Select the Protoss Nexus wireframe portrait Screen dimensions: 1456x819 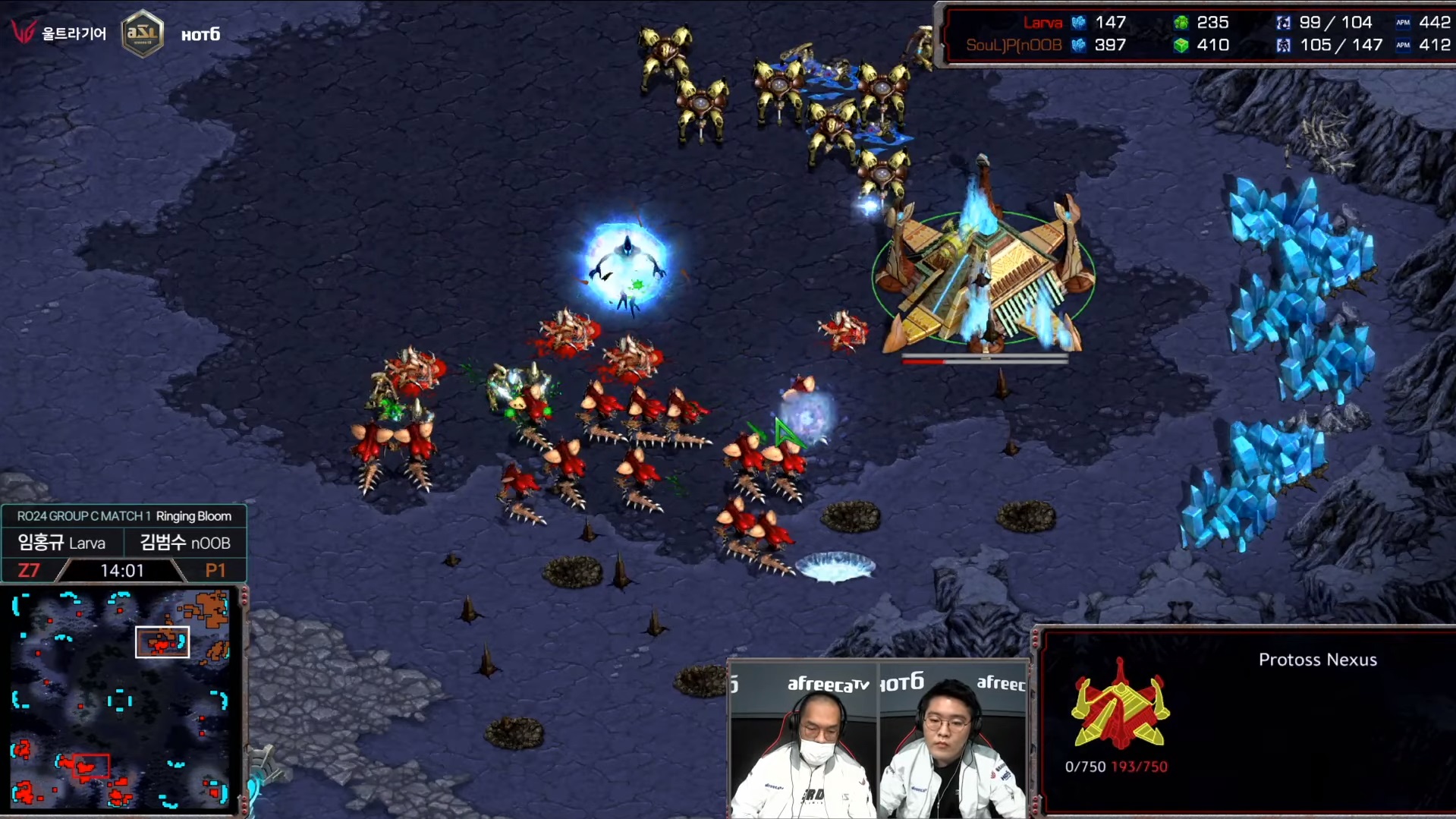click(x=1119, y=706)
